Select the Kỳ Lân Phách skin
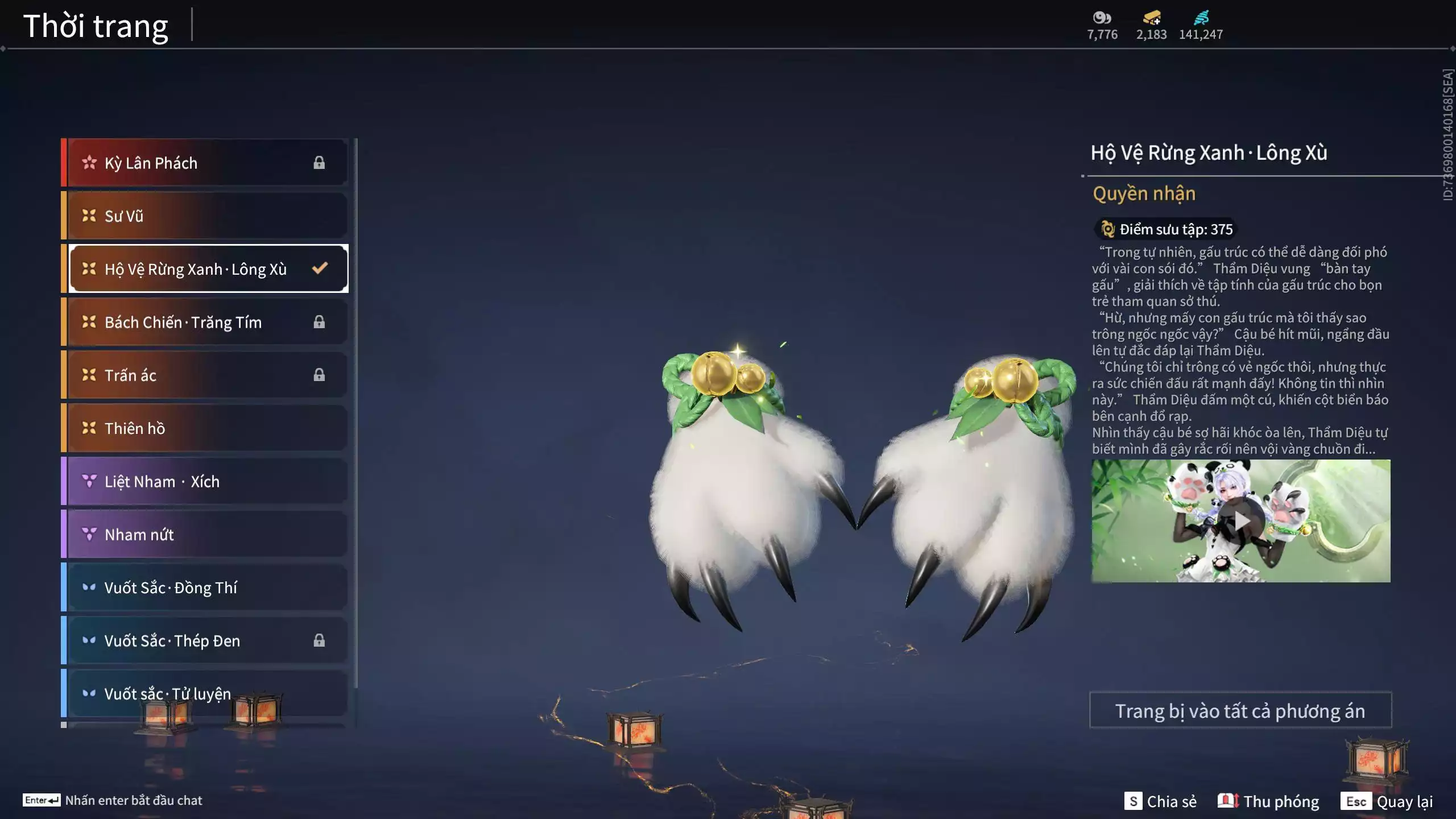 [206, 163]
